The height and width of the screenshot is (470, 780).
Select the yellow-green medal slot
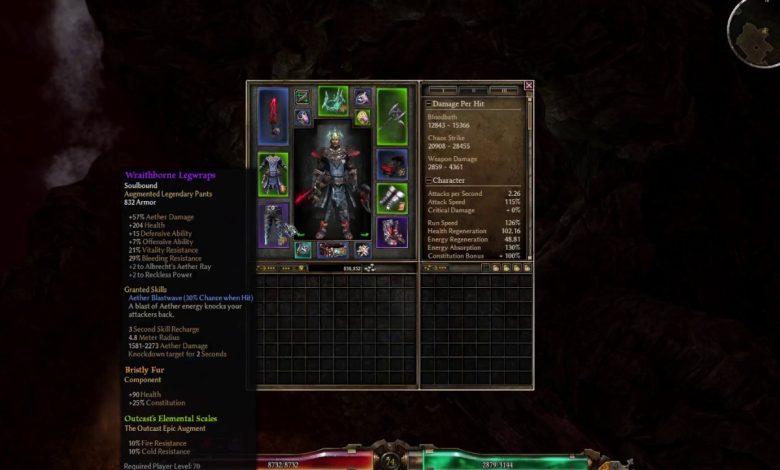[x=361, y=117]
